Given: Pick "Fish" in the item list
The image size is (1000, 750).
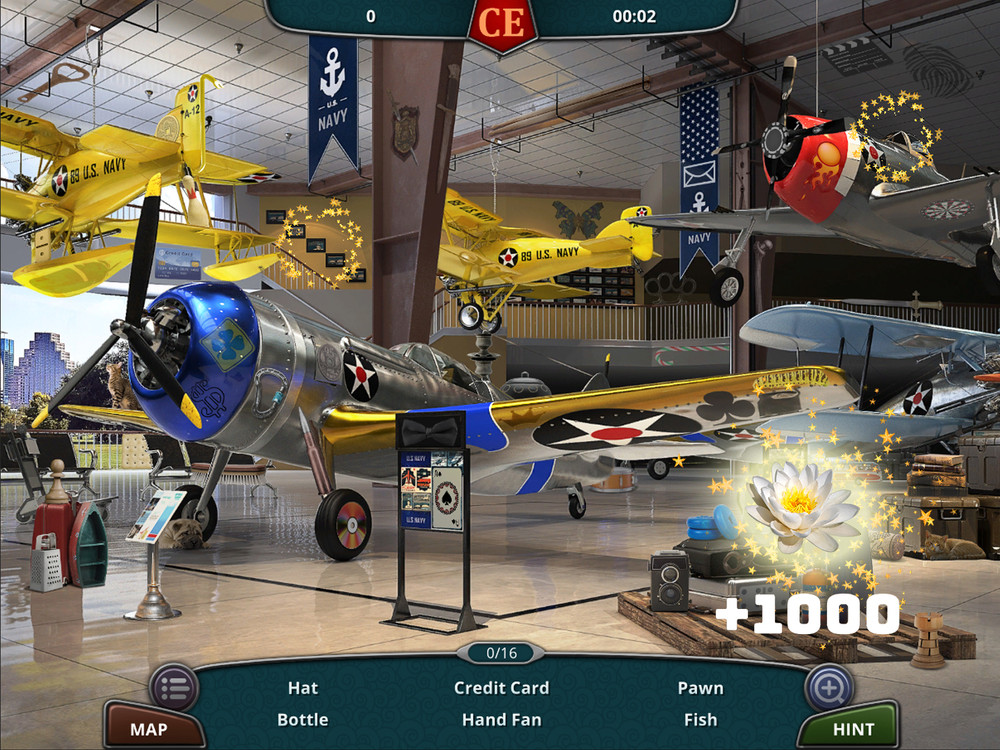Looking at the screenshot, I should click(700, 719).
